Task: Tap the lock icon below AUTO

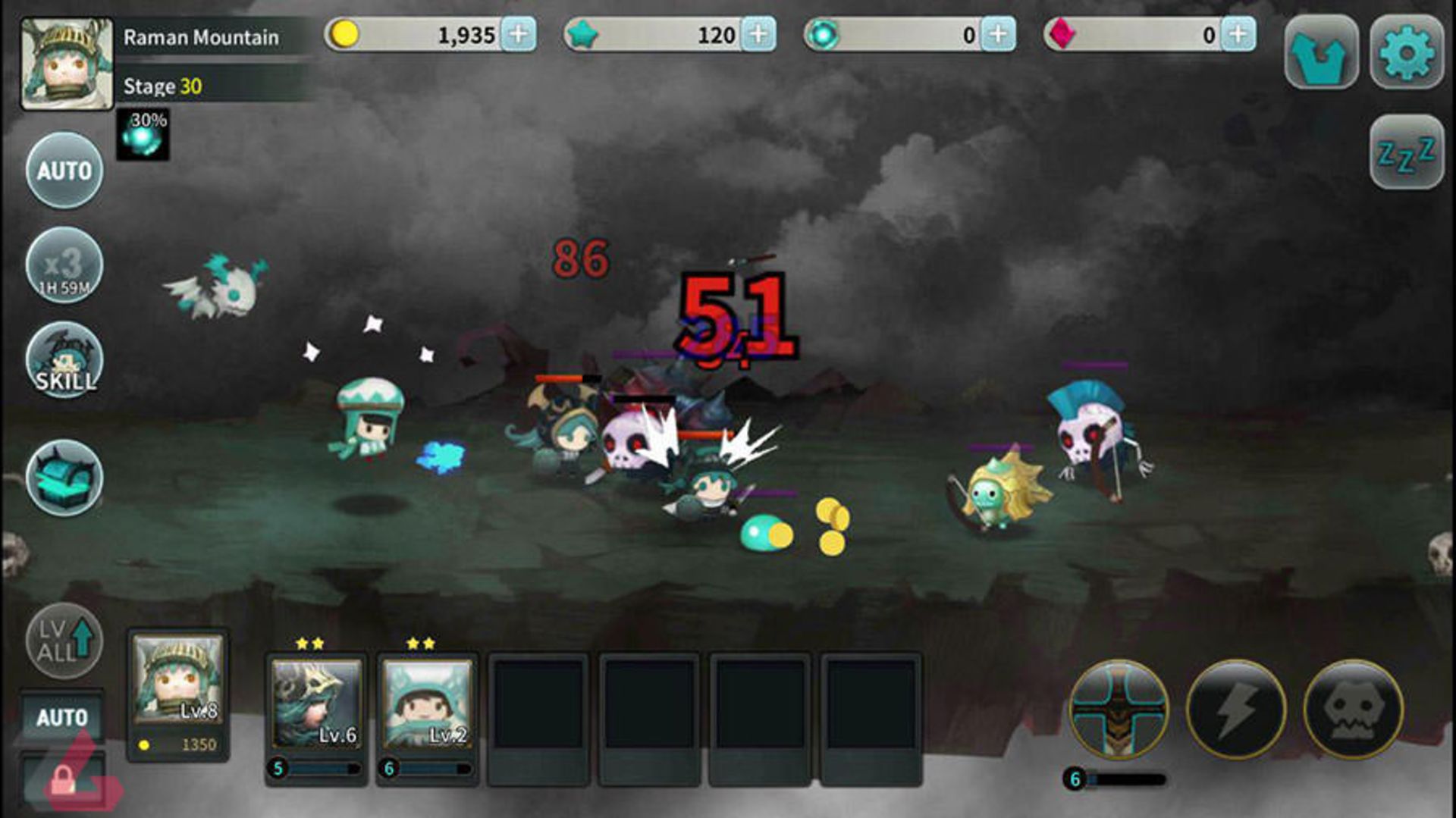Action: (64, 781)
